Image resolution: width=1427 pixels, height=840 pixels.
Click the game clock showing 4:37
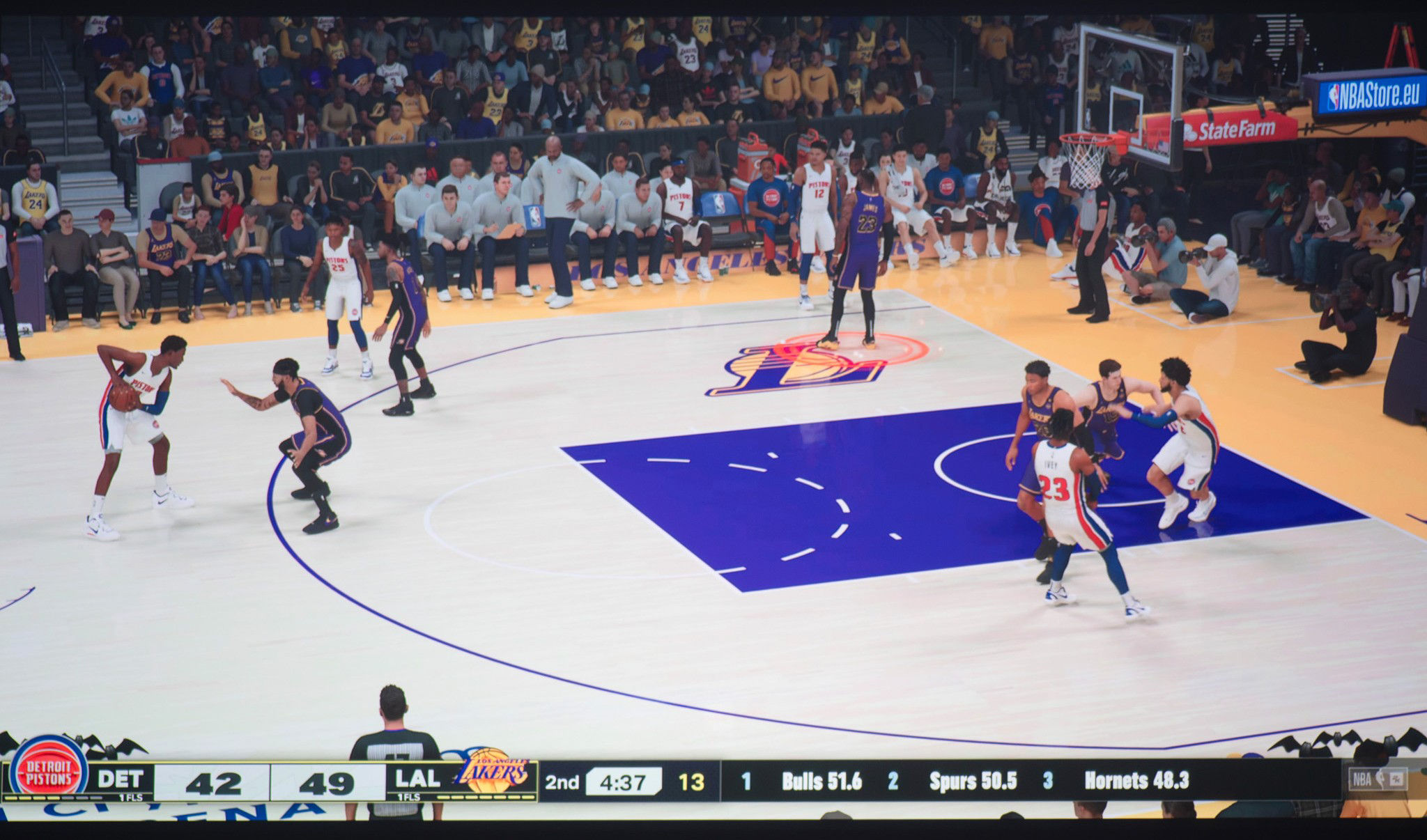coord(624,782)
